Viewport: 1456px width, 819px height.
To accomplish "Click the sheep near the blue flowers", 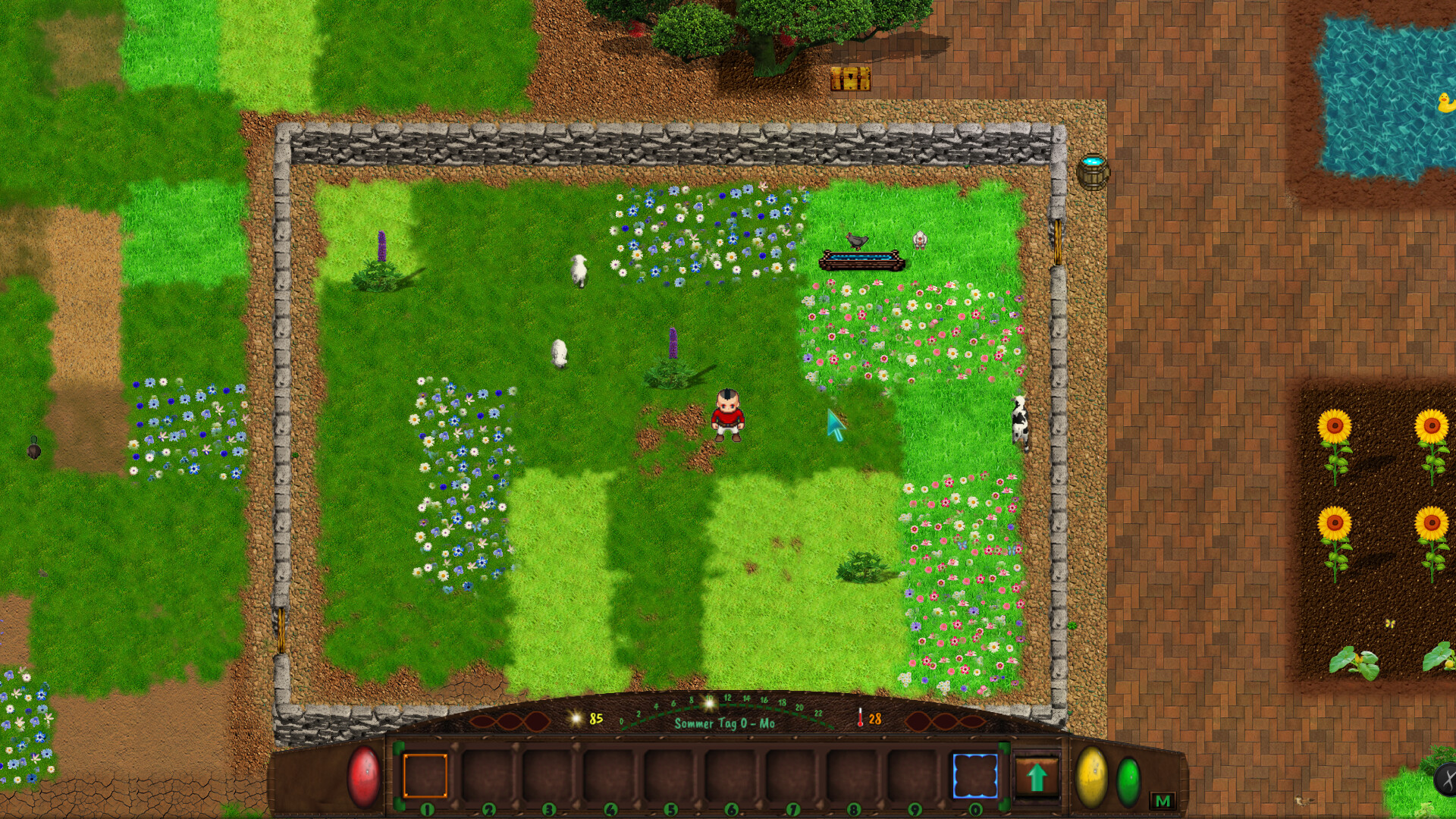I will (579, 271).
